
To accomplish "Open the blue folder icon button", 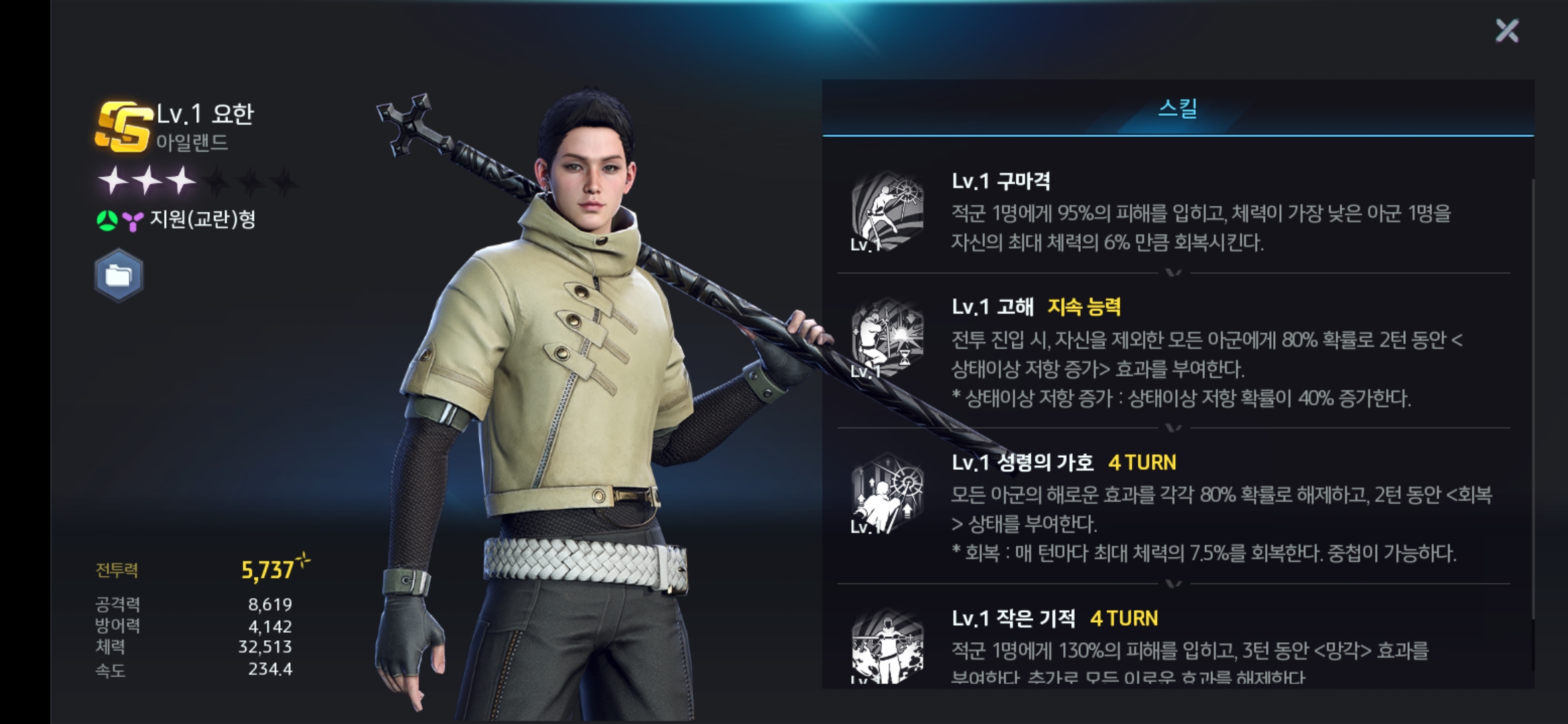I will 119,276.
